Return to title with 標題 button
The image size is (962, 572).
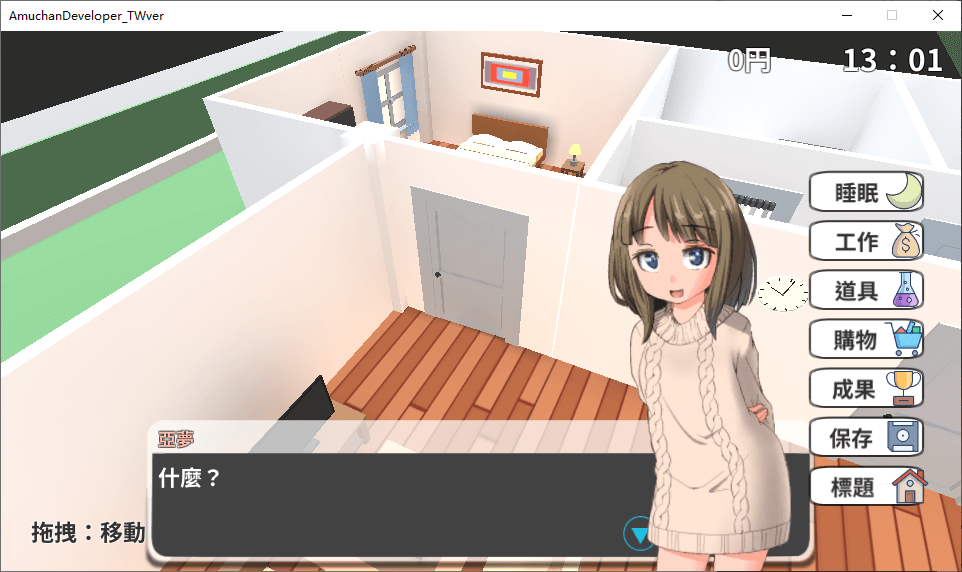click(x=865, y=487)
